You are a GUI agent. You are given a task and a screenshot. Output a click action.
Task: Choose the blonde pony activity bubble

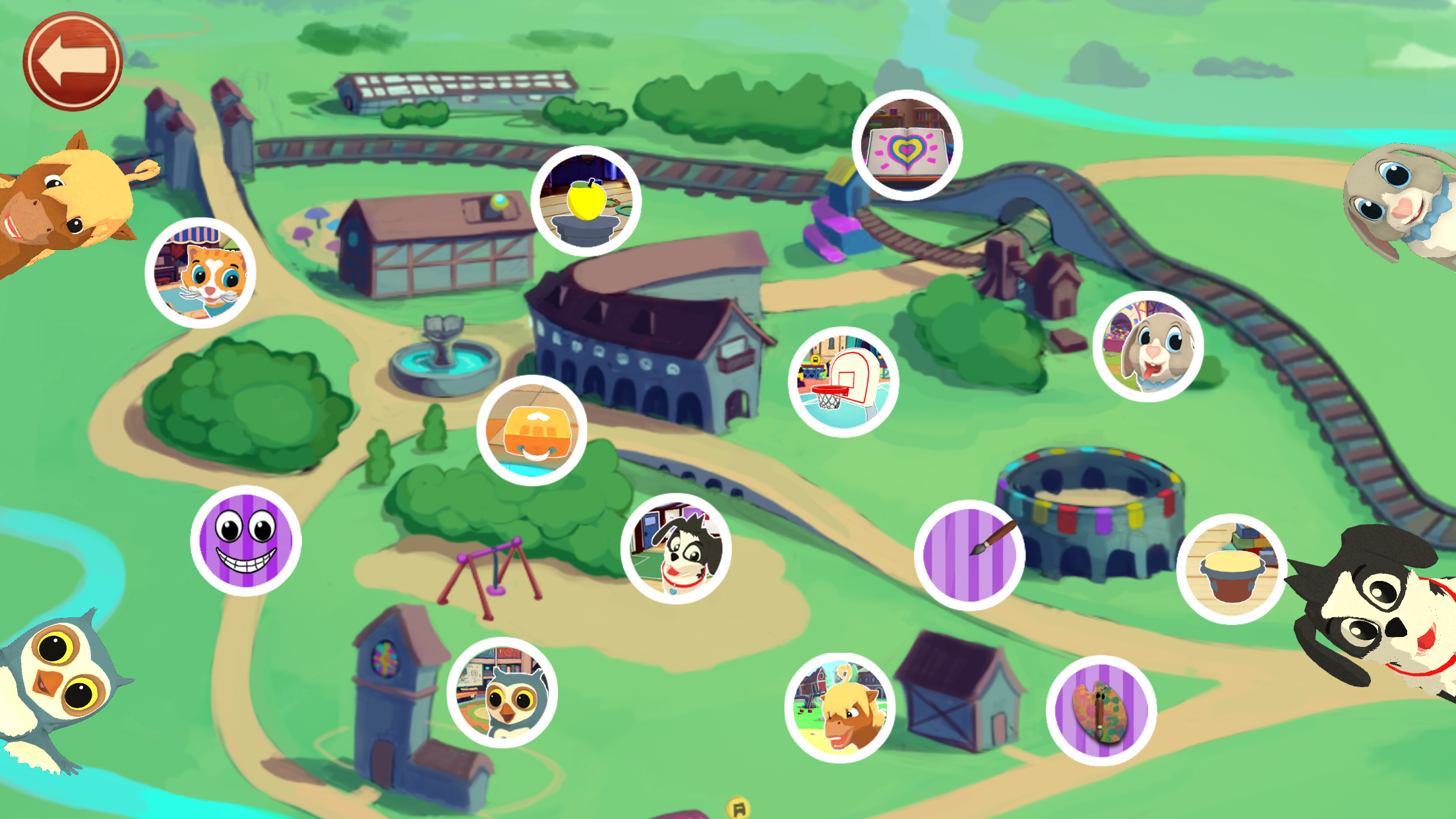[x=839, y=708]
